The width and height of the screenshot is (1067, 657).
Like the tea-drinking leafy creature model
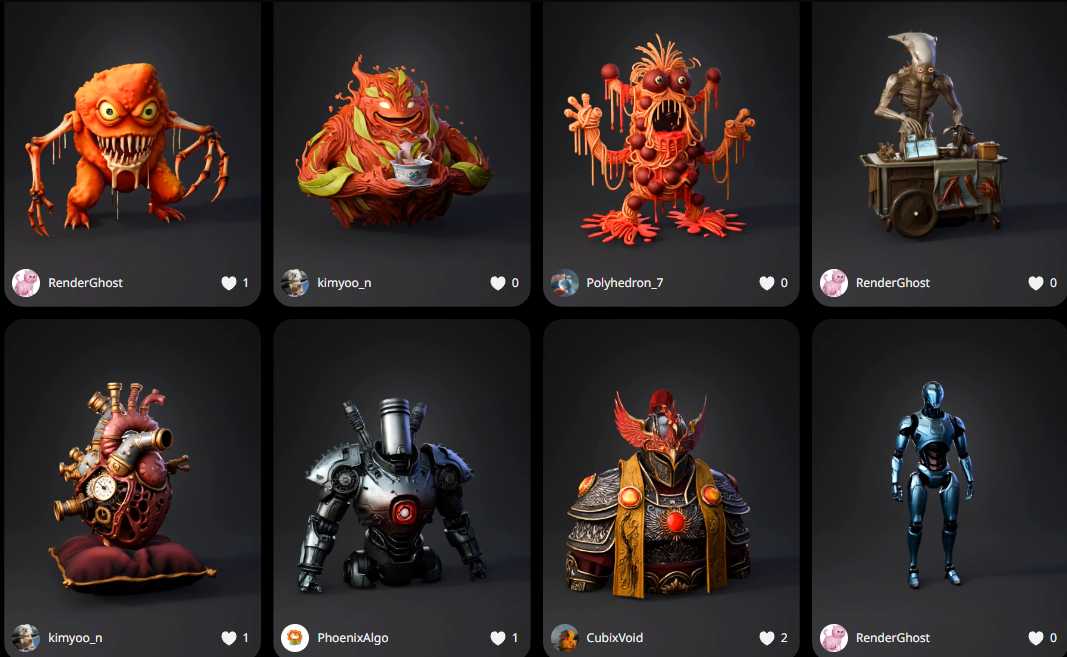(498, 283)
